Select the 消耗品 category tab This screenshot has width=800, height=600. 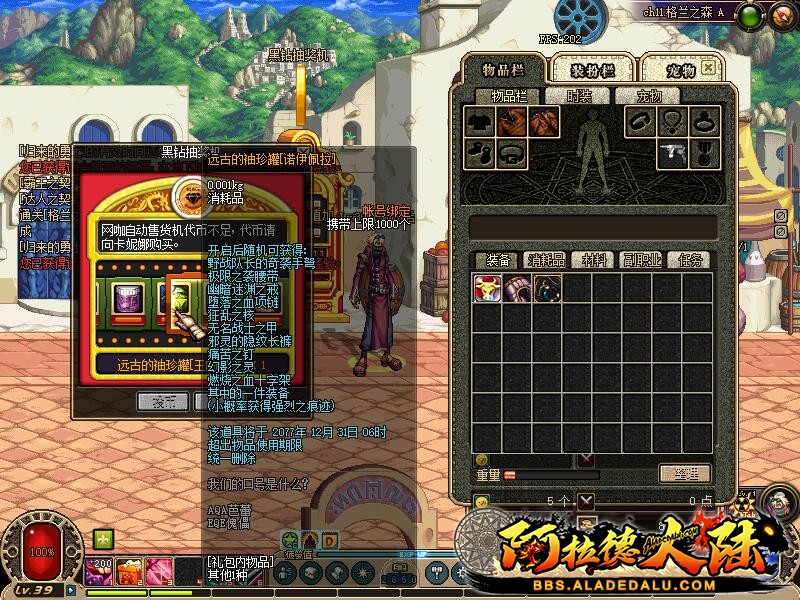[546, 260]
